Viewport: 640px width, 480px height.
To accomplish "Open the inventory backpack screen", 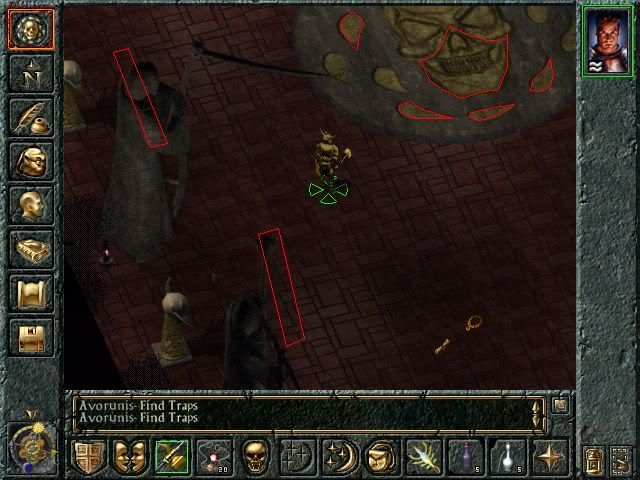I will click(32, 162).
